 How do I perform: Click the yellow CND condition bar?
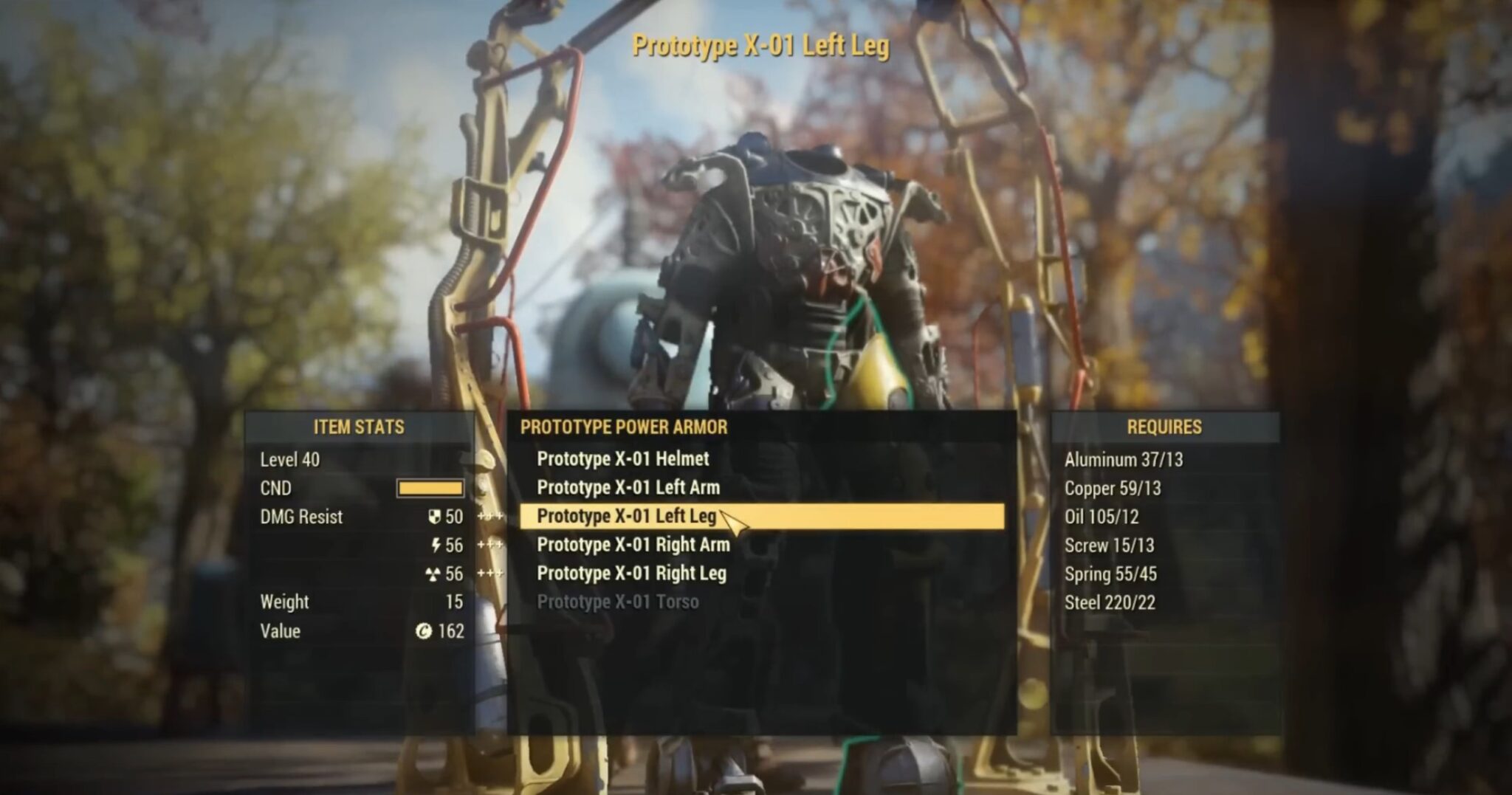(x=432, y=489)
